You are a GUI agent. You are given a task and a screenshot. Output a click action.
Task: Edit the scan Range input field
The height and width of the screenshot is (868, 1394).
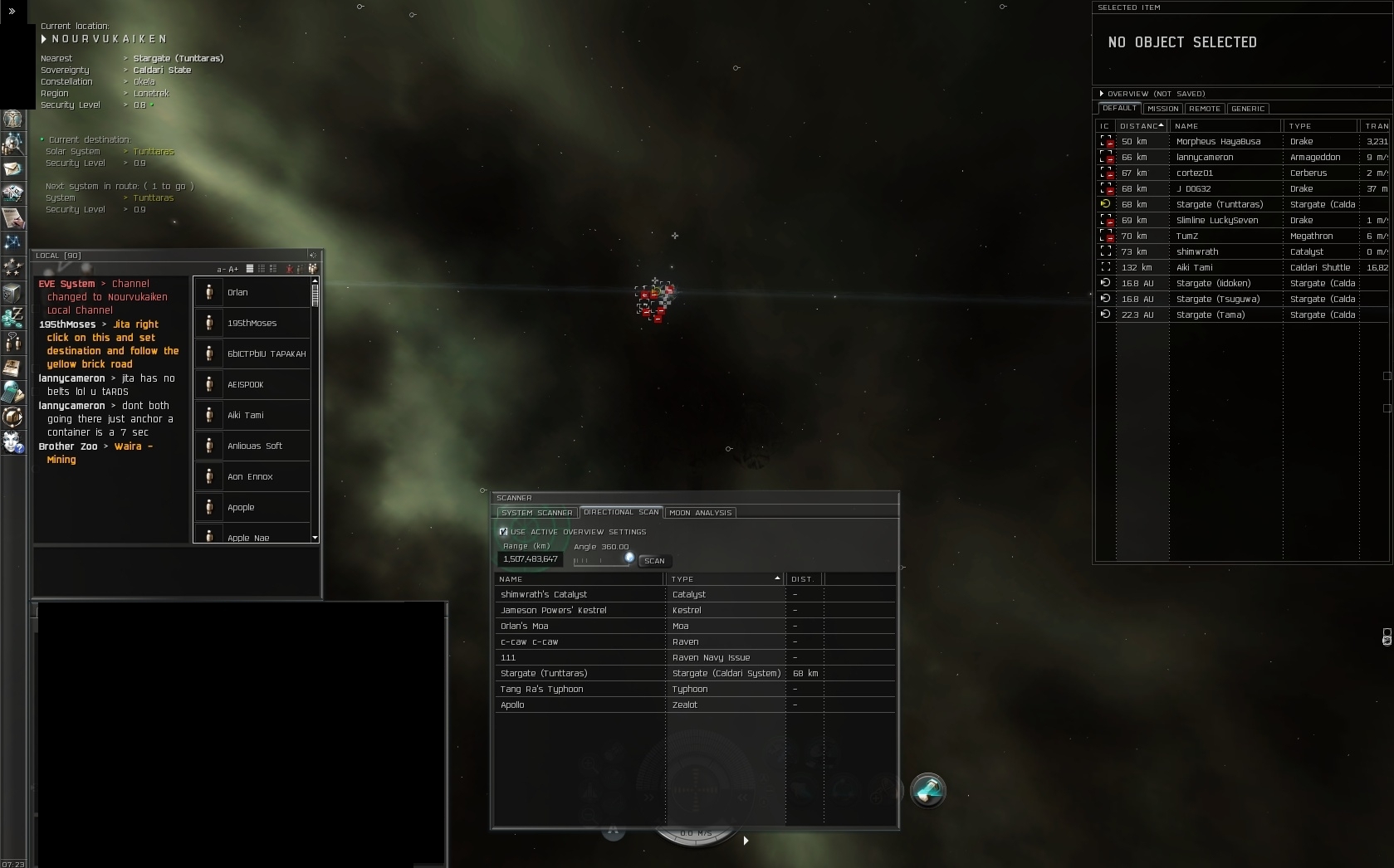(530, 559)
